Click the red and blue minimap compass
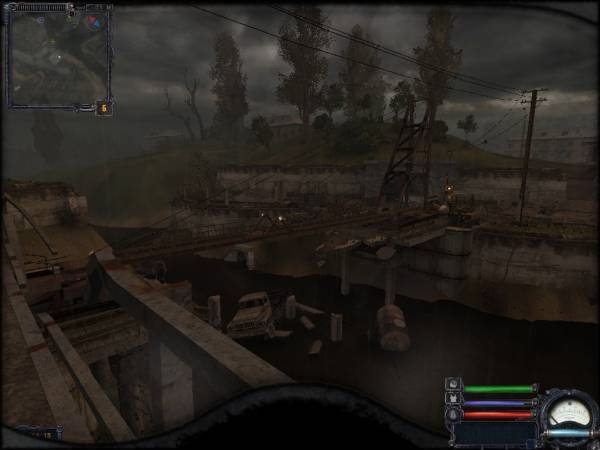 point(94,20)
